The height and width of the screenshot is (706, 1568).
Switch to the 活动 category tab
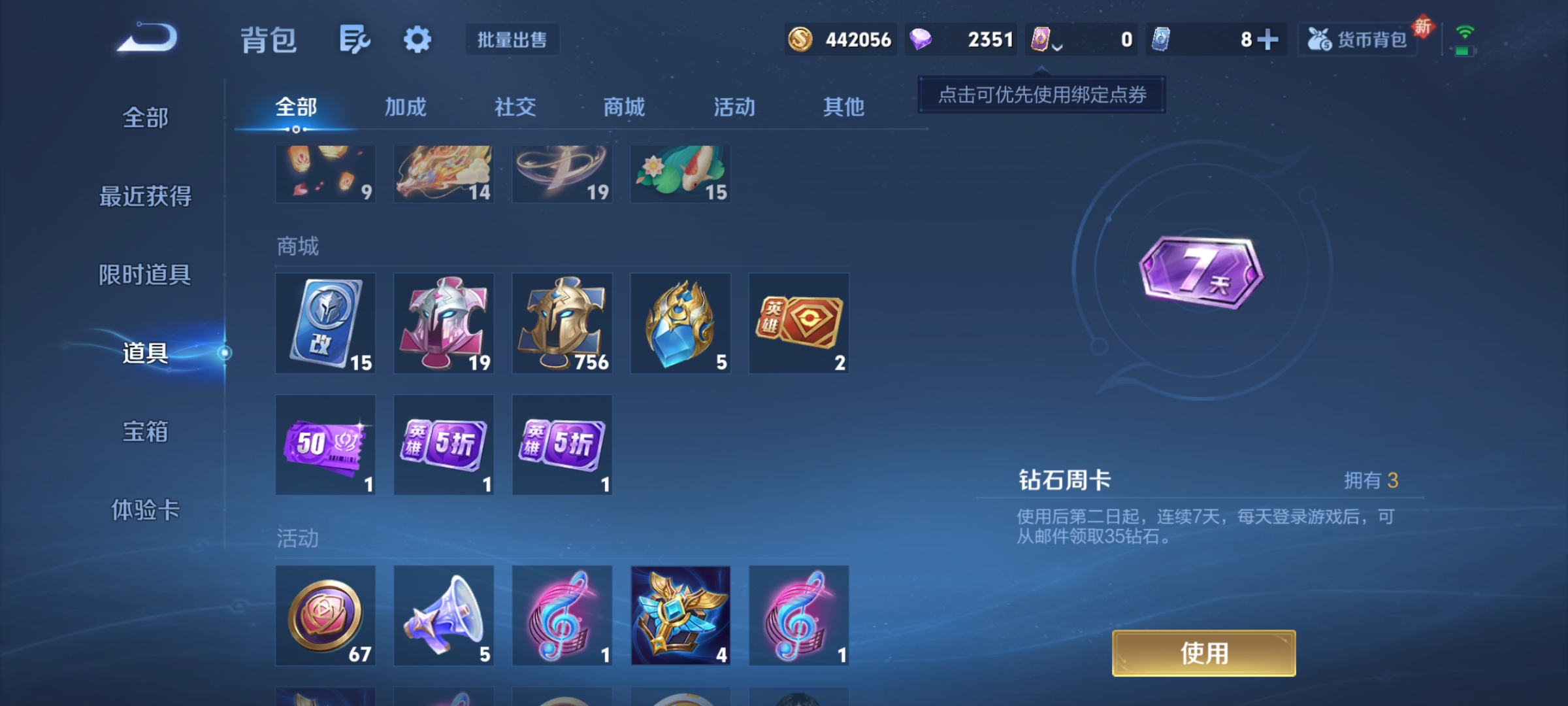pyautogui.click(x=736, y=107)
